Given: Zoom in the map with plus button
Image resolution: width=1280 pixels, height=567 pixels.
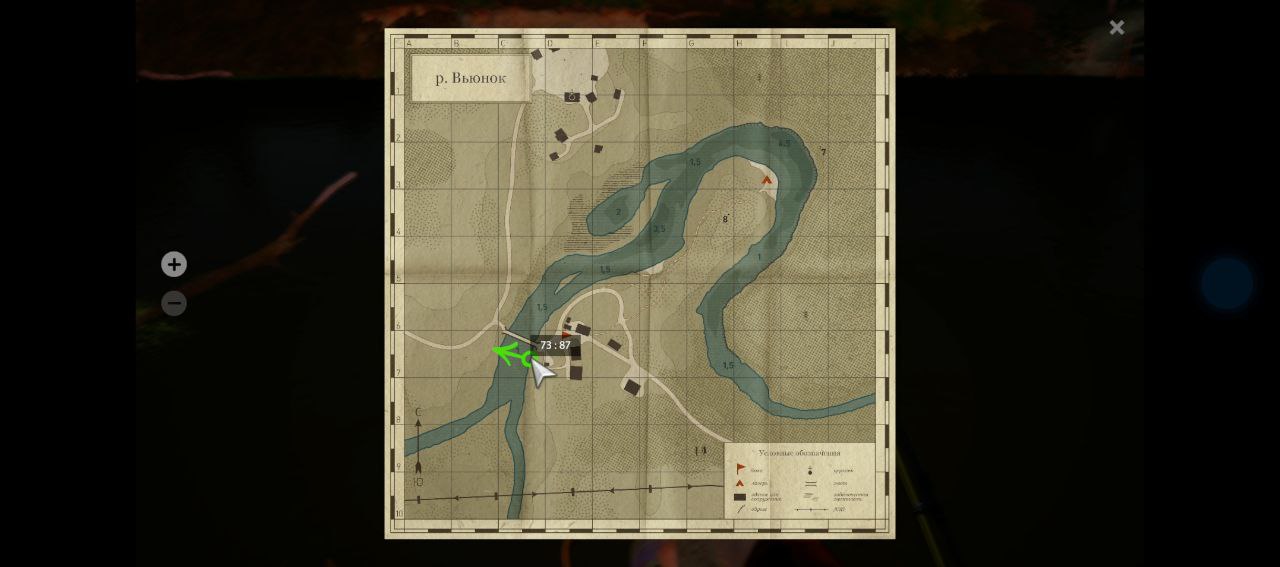Looking at the screenshot, I should tap(174, 264).
